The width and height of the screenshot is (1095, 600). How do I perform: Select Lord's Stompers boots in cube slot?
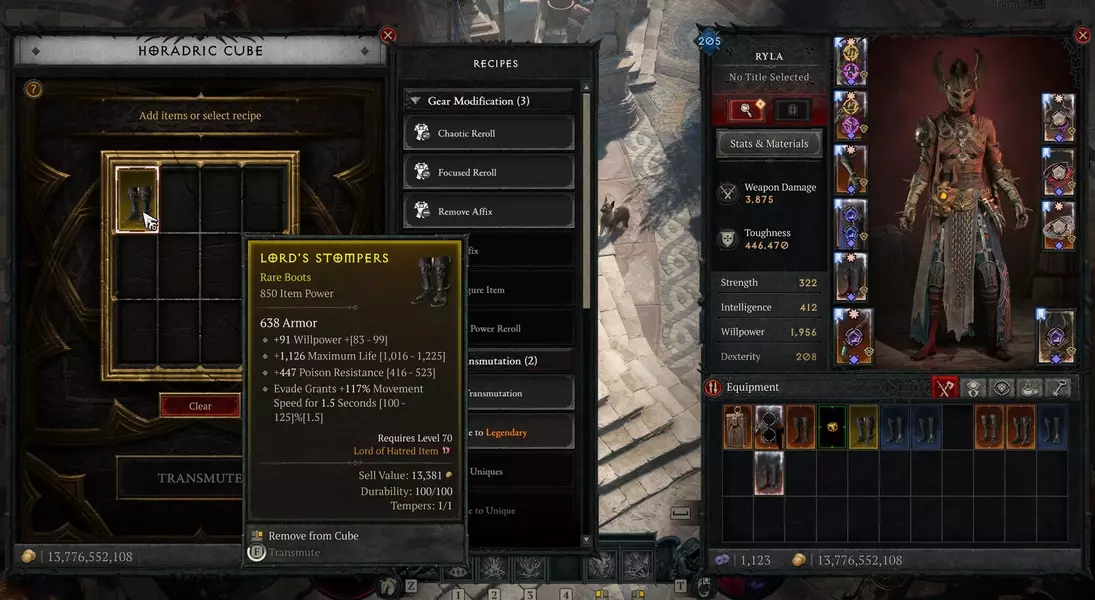click(137, 198)
